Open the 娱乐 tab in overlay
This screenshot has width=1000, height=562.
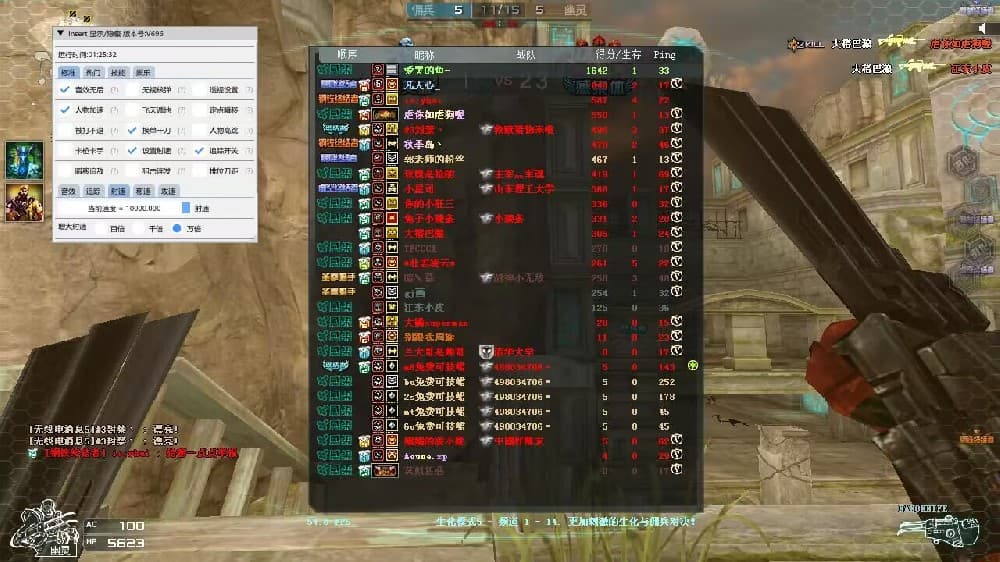click(x=144, y=72)
